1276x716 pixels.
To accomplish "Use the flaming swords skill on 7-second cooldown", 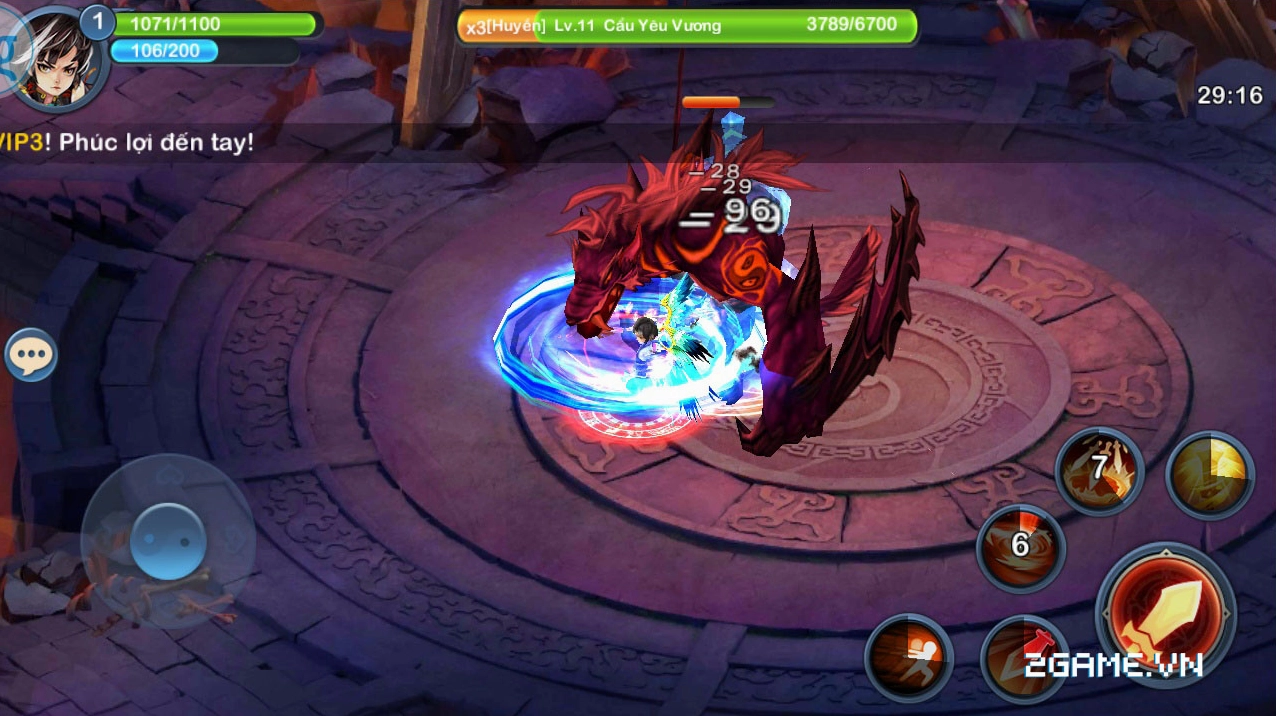I will coord(1099,470).
